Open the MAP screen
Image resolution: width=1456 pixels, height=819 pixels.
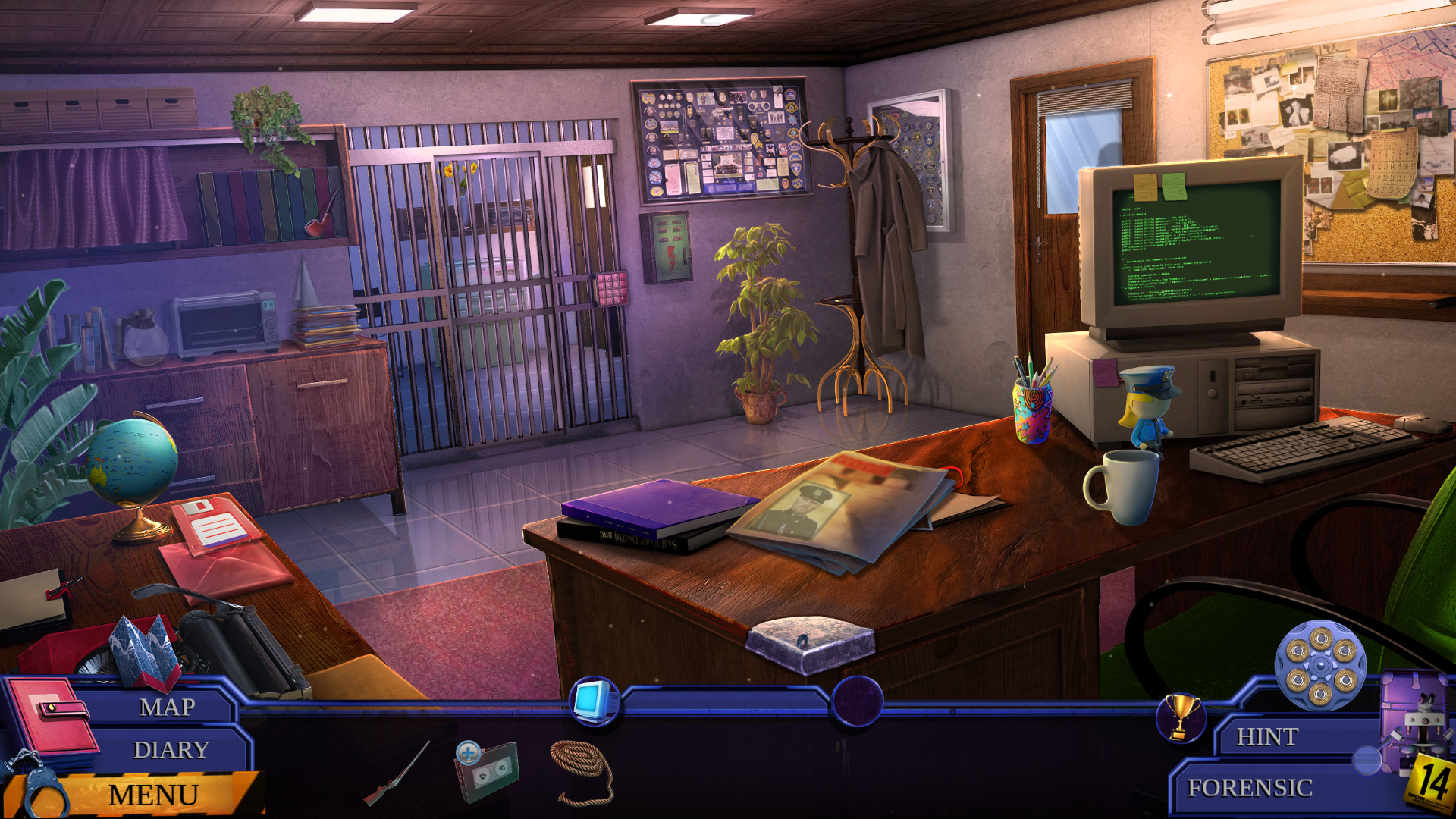click(167, 708)
